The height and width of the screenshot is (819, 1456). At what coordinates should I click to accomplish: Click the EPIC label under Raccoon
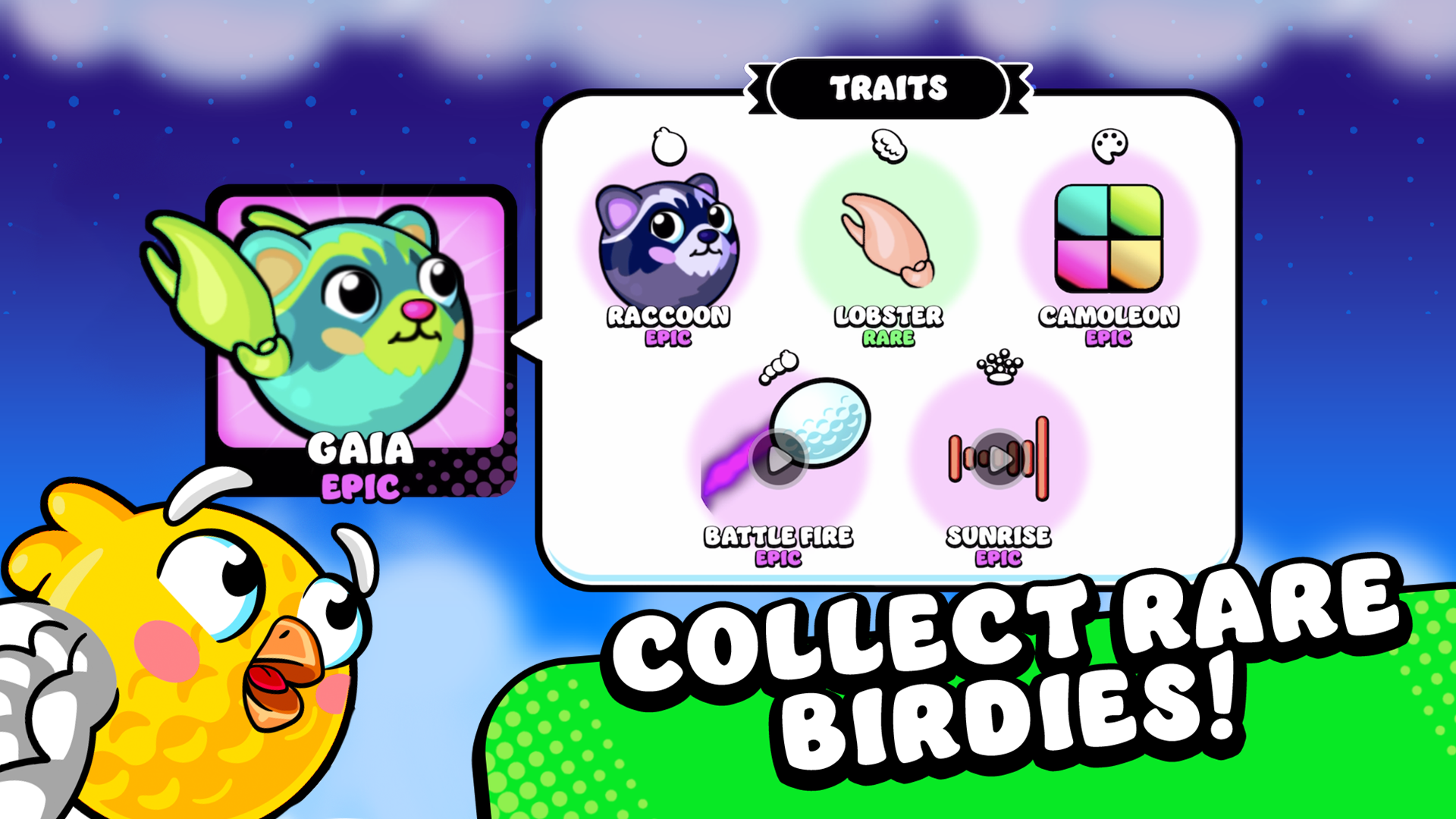click(x=667, y=336)
